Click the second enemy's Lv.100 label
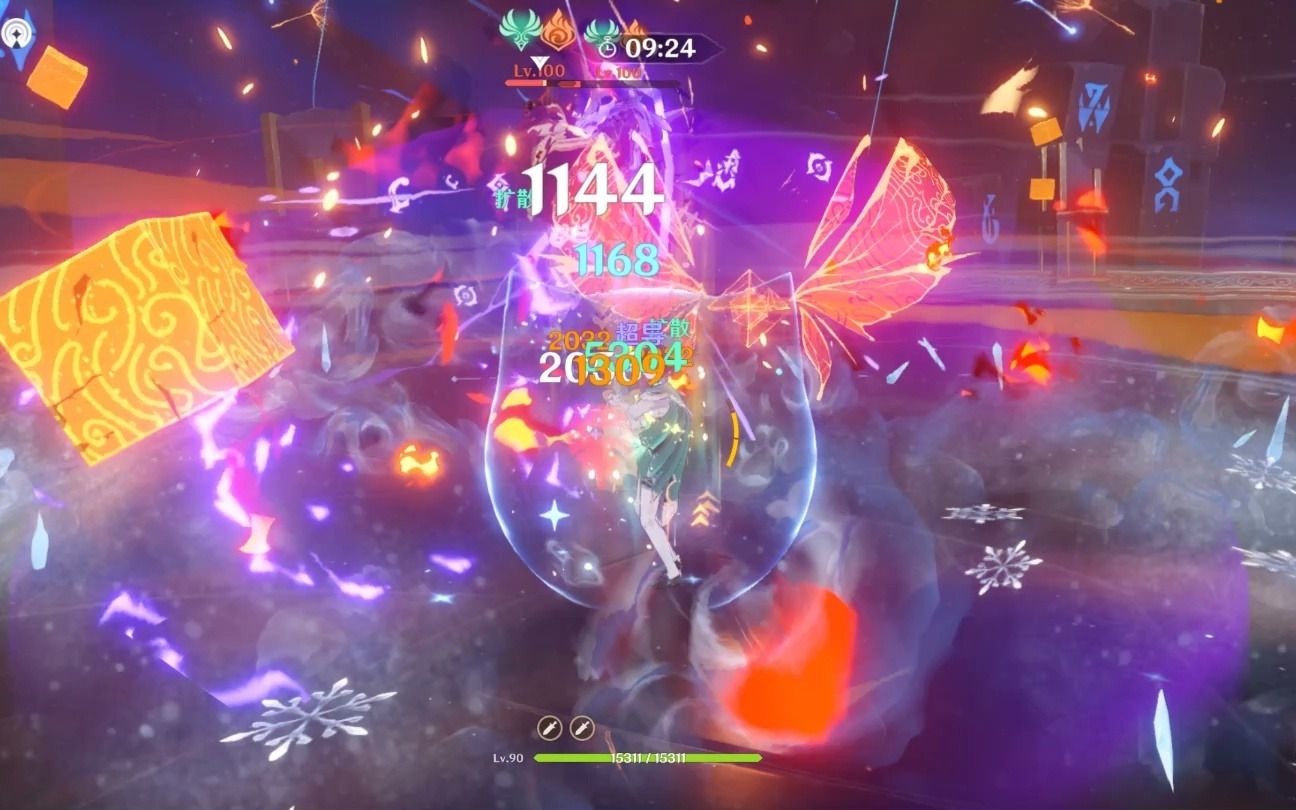 [618, 71]
